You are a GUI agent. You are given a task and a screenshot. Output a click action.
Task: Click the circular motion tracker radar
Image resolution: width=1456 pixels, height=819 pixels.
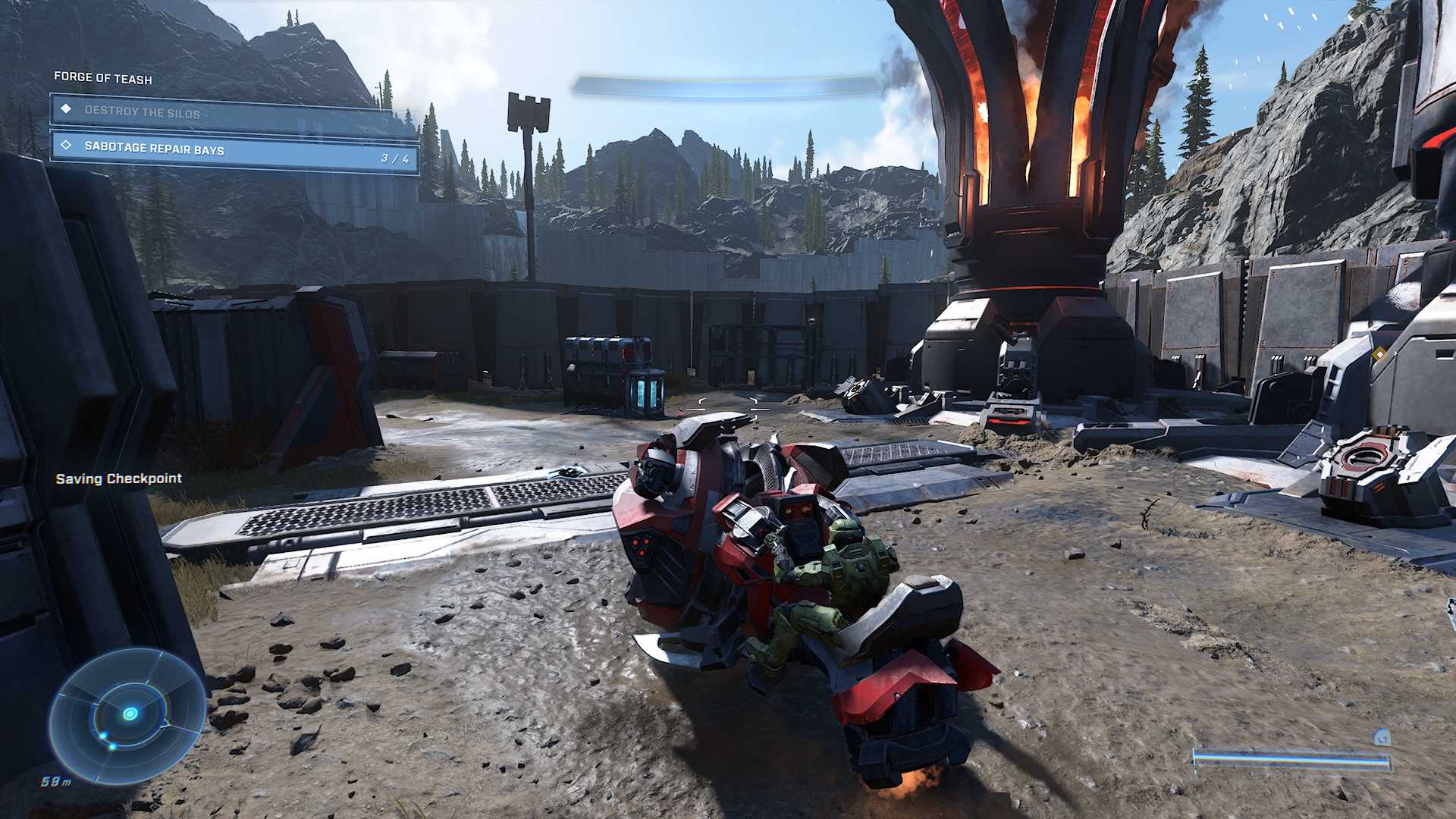(128, 714)
